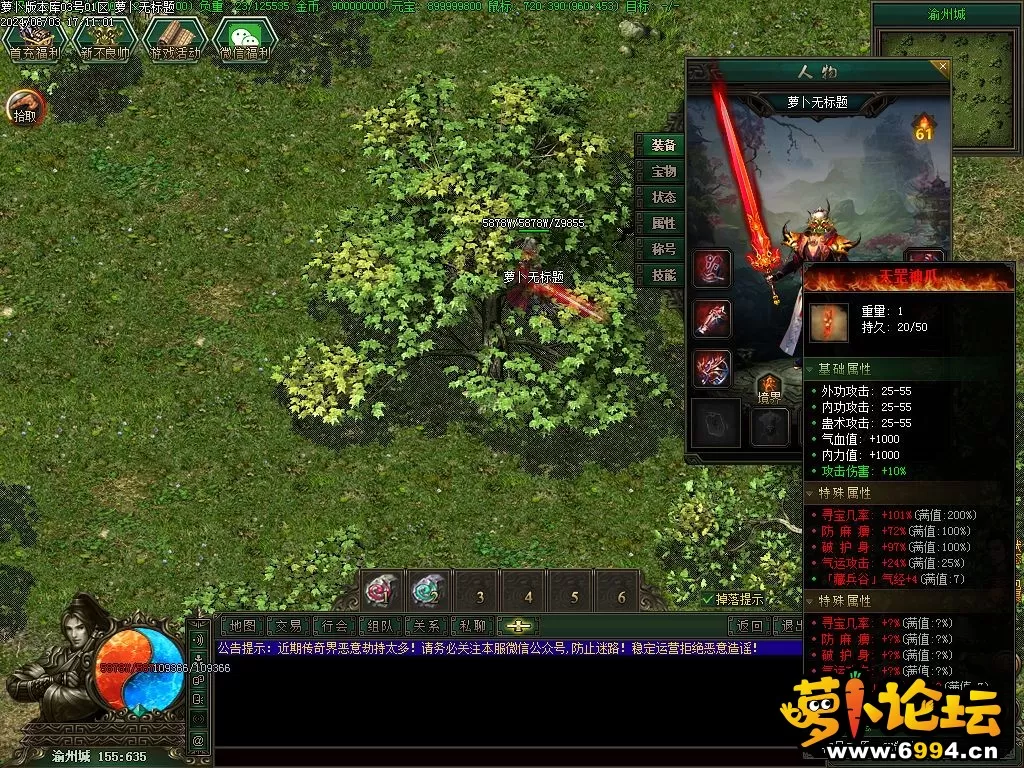The height and width of the screenshot is (768, 1024).
Task: View the 技能 skills tab
Action: point(663,276)
